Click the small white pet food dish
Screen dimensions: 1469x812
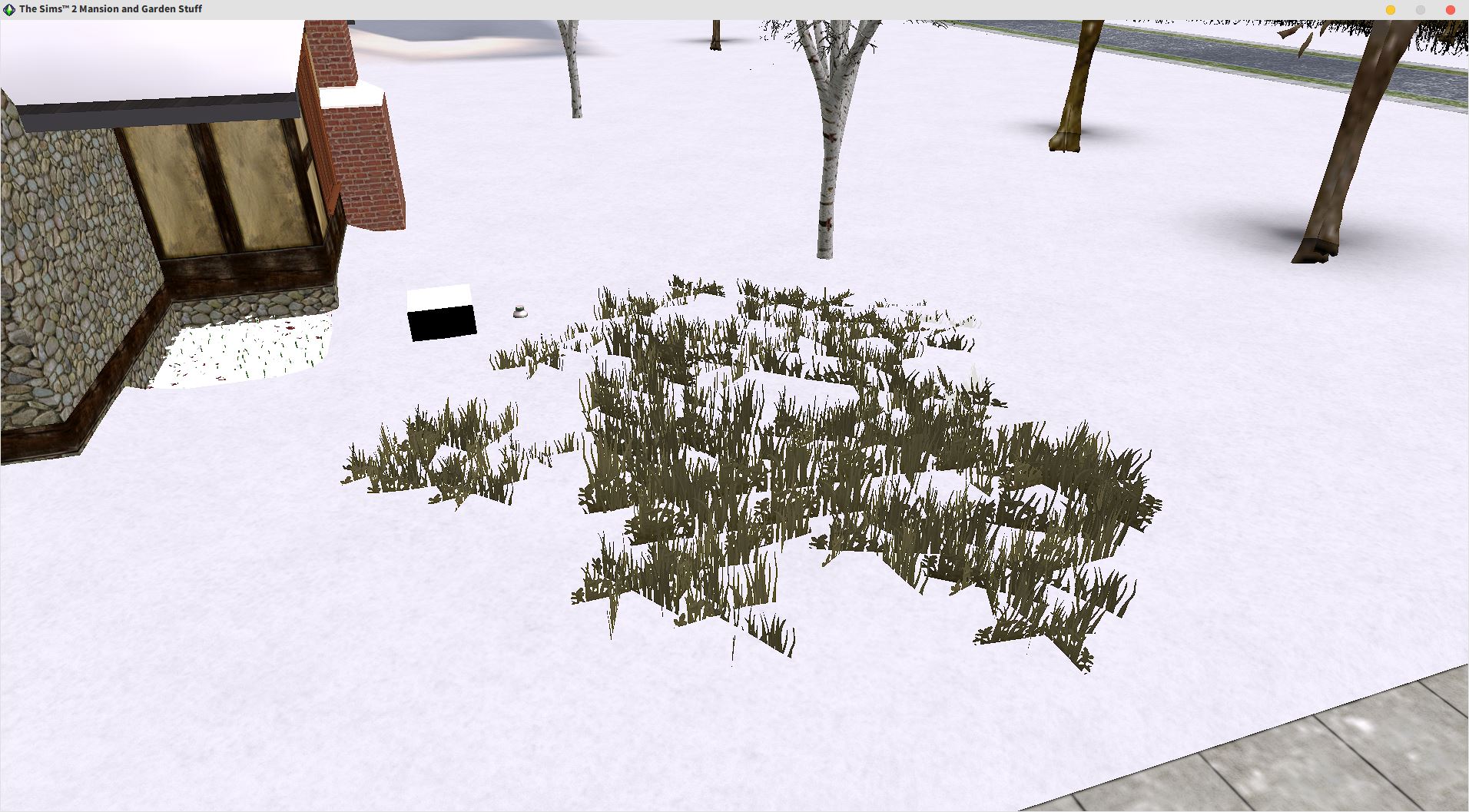pyautogui.click(x=519, y=311)
